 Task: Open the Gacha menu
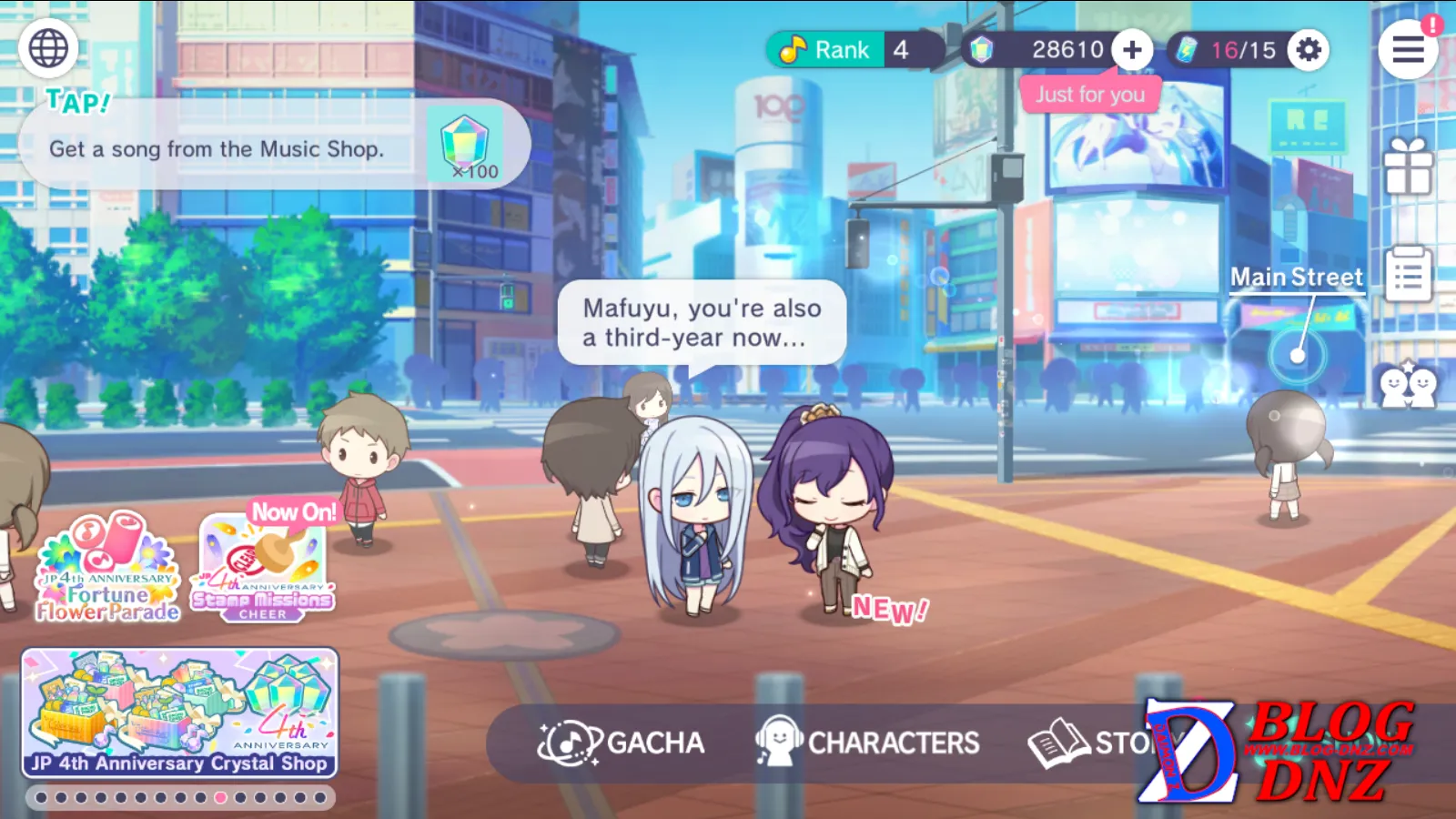coord(622,743)
